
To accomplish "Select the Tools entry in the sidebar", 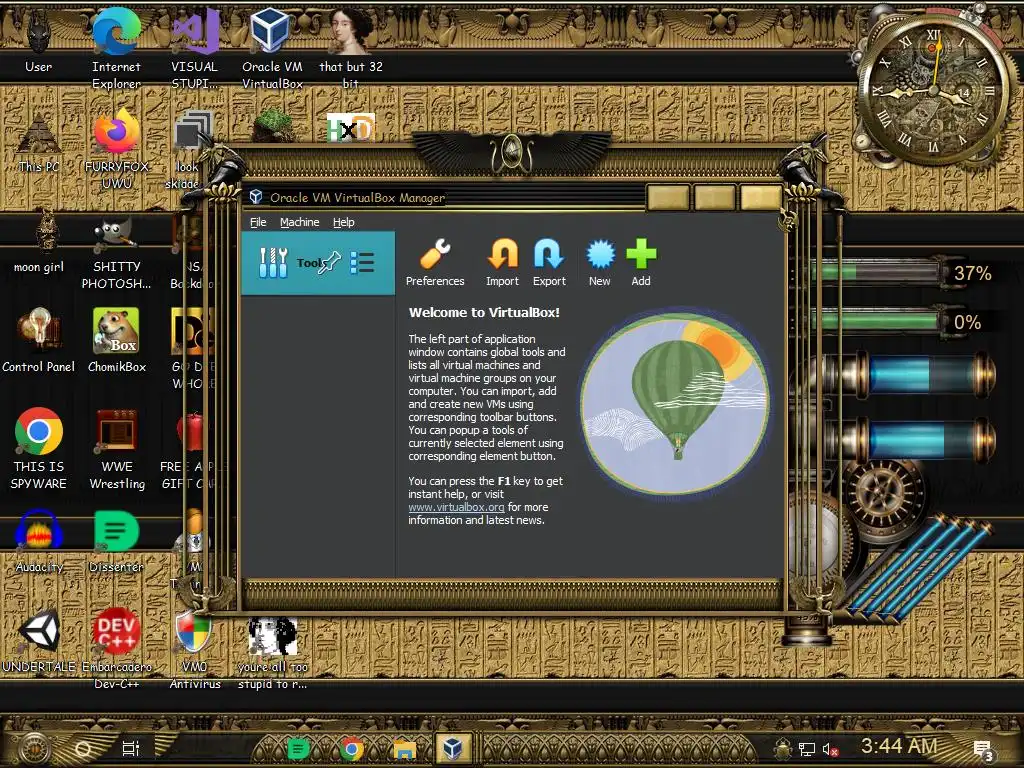I will pyautogui.click(x=290, y=263).
